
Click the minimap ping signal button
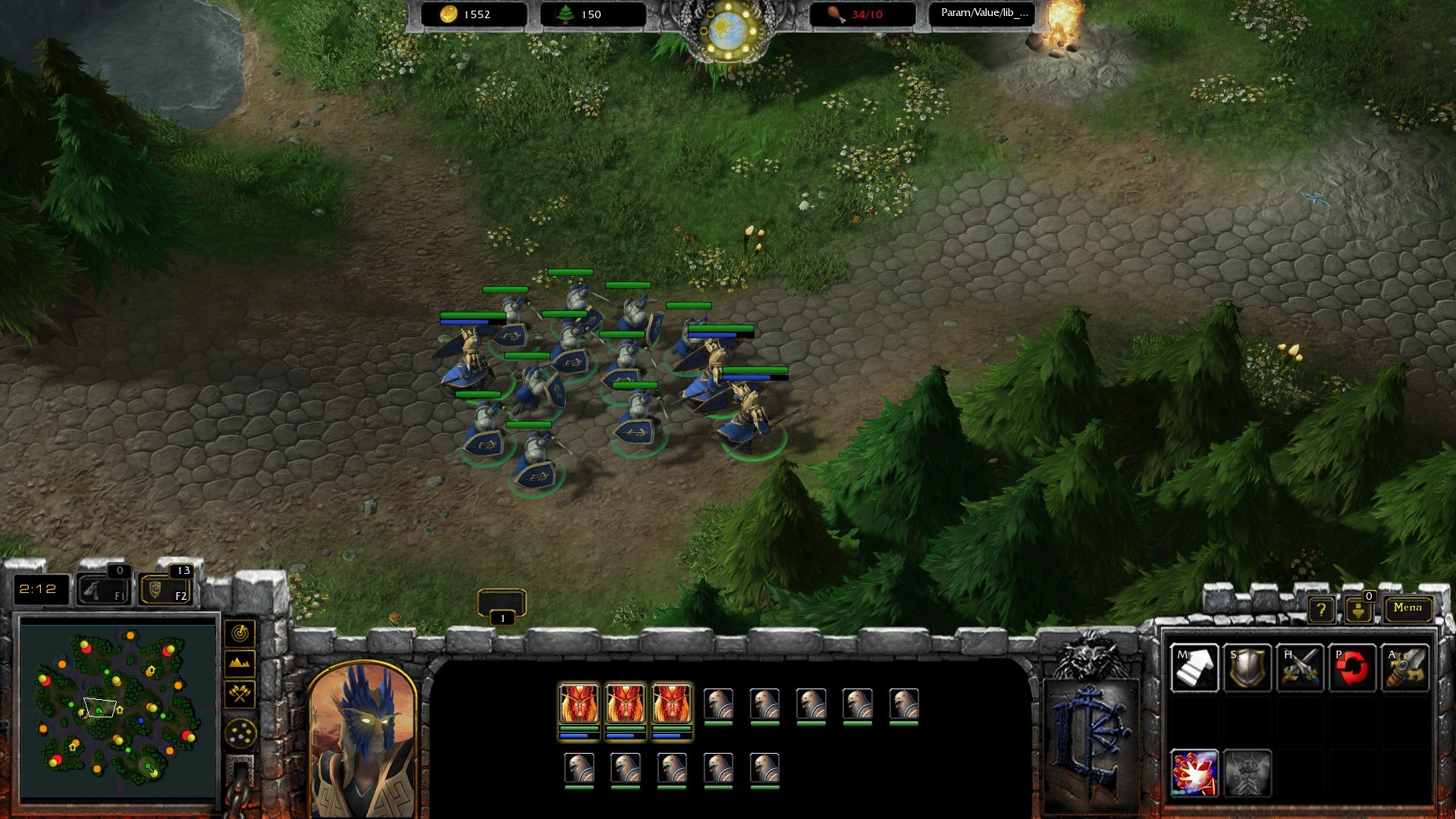tap(240, 632)
